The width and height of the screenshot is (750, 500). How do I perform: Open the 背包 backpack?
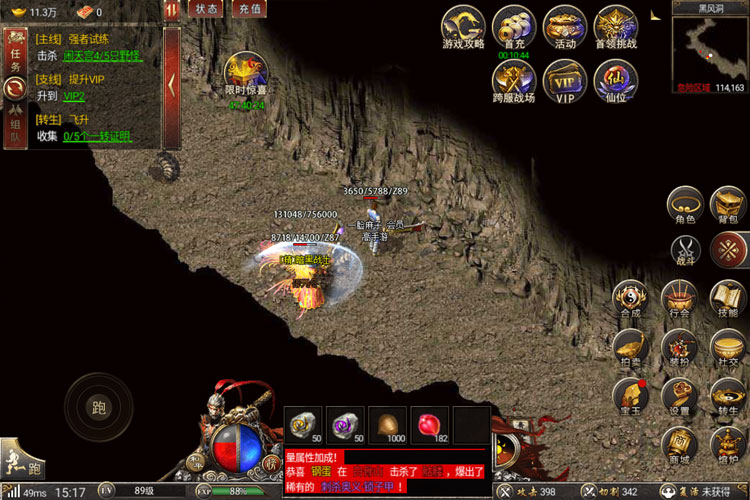(727, 205)
